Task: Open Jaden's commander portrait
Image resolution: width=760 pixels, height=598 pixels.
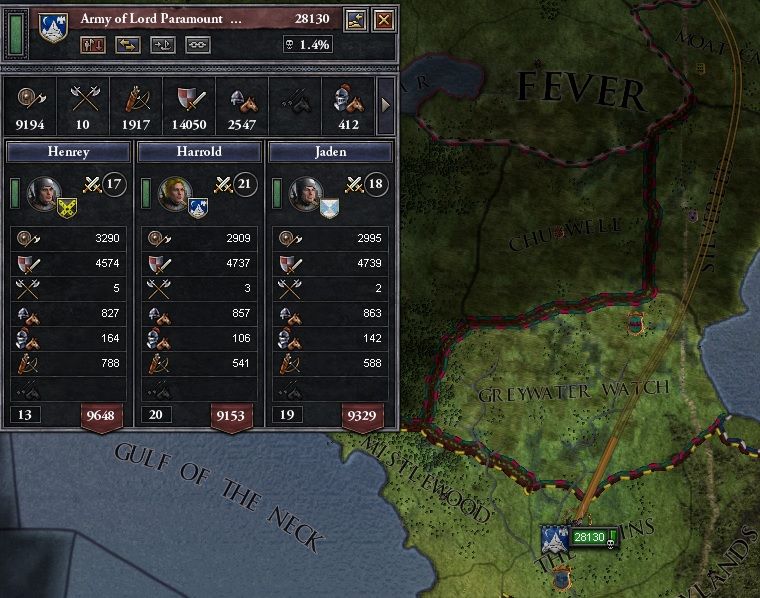Action: point(305,192)
